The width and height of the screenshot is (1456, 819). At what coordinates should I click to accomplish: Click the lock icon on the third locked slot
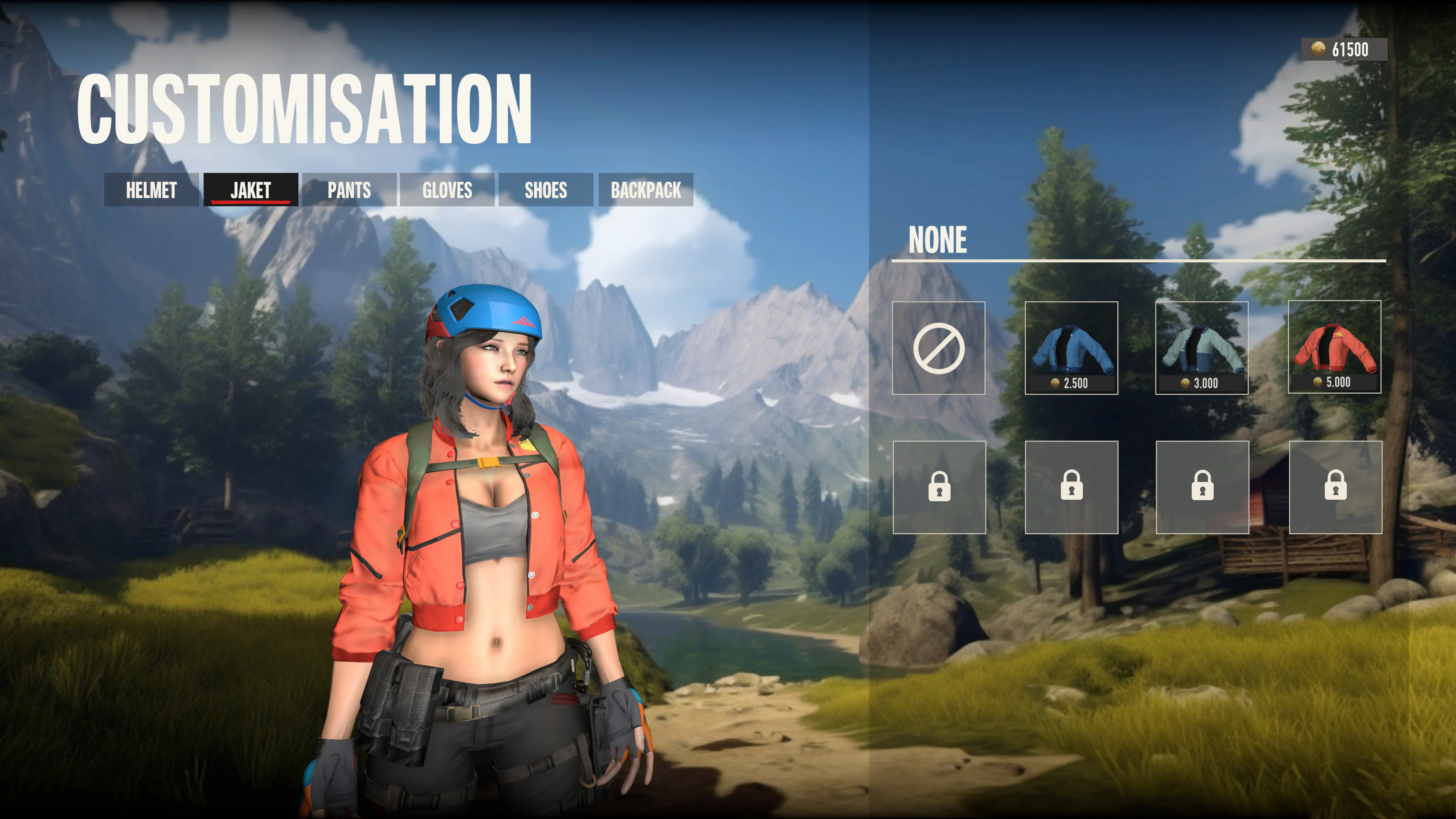[1202, 487]
